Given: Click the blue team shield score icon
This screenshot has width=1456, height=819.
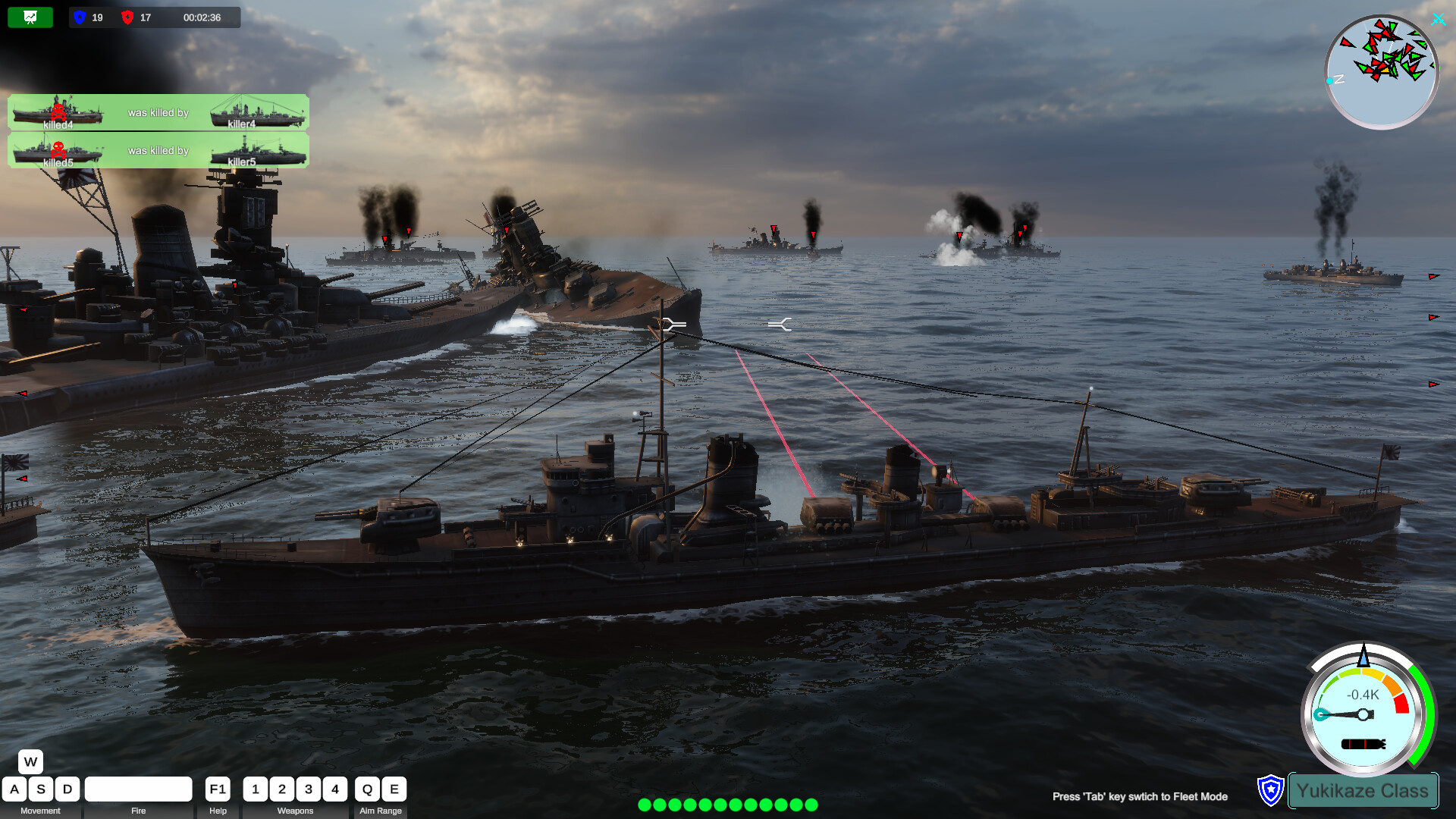Looking at the screenshot, I should point(78,17).
